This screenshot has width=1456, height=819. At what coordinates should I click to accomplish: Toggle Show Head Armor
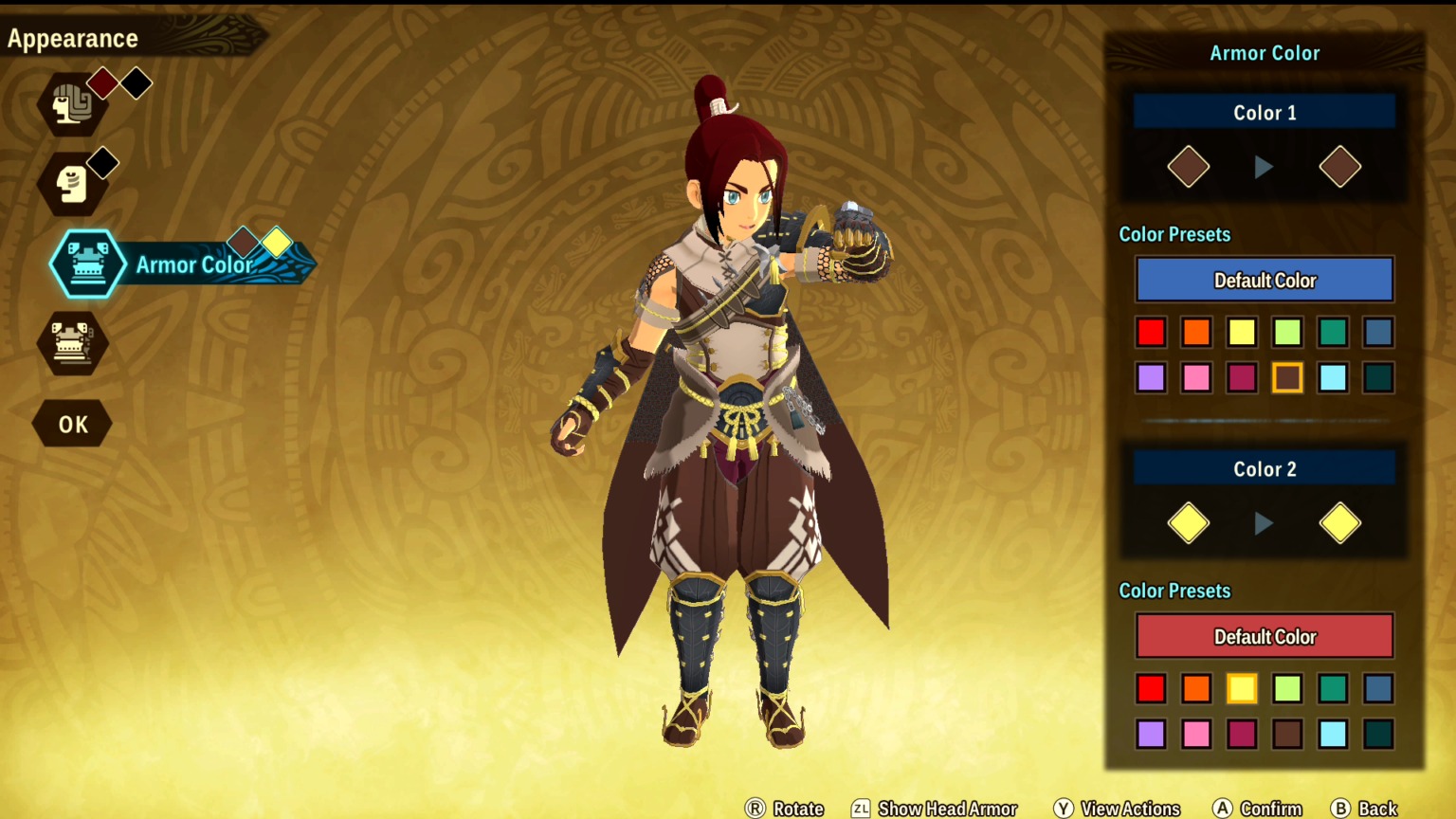click(x=859, y=809)
